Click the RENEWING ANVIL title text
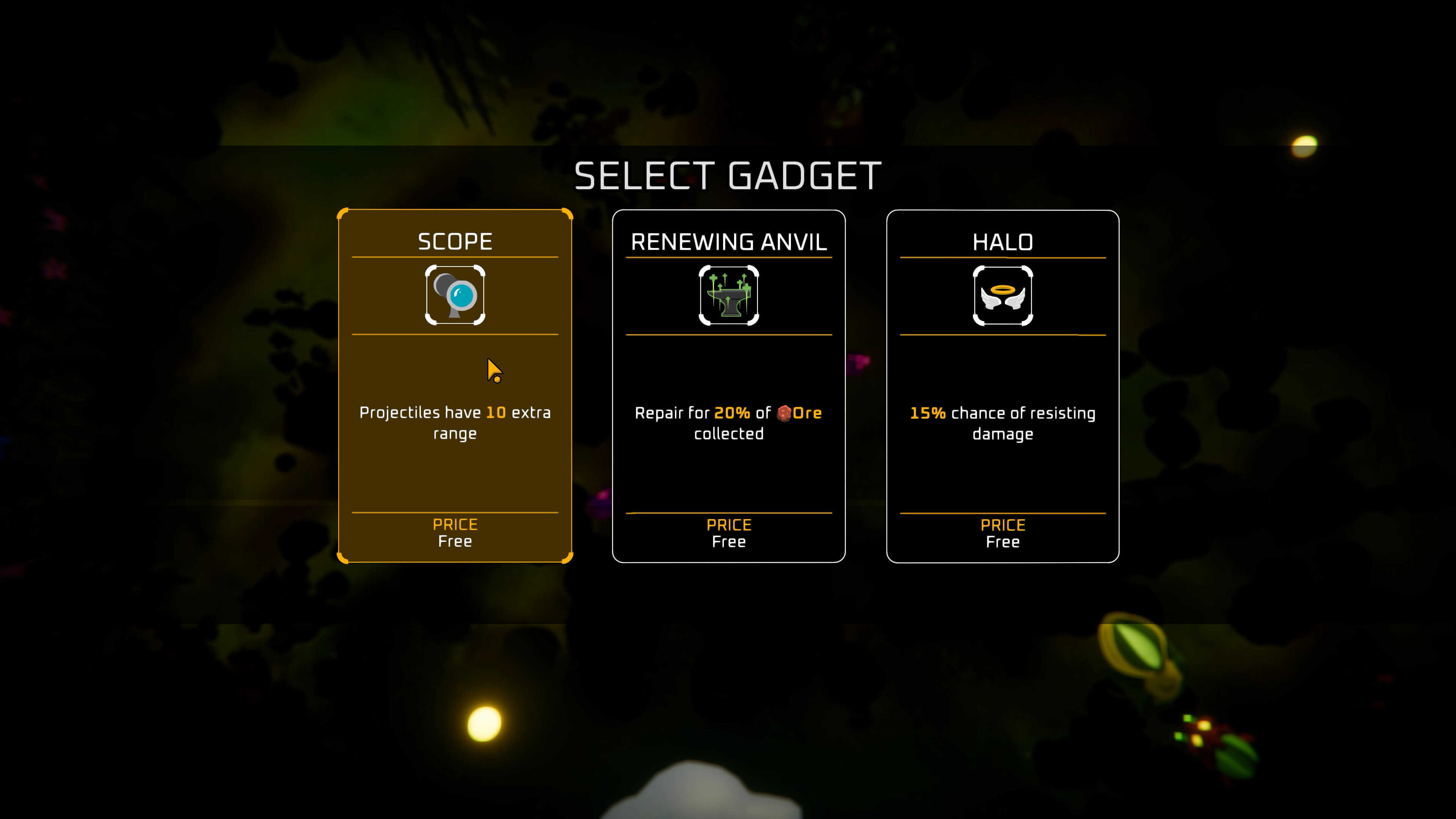 coord(728,242)
